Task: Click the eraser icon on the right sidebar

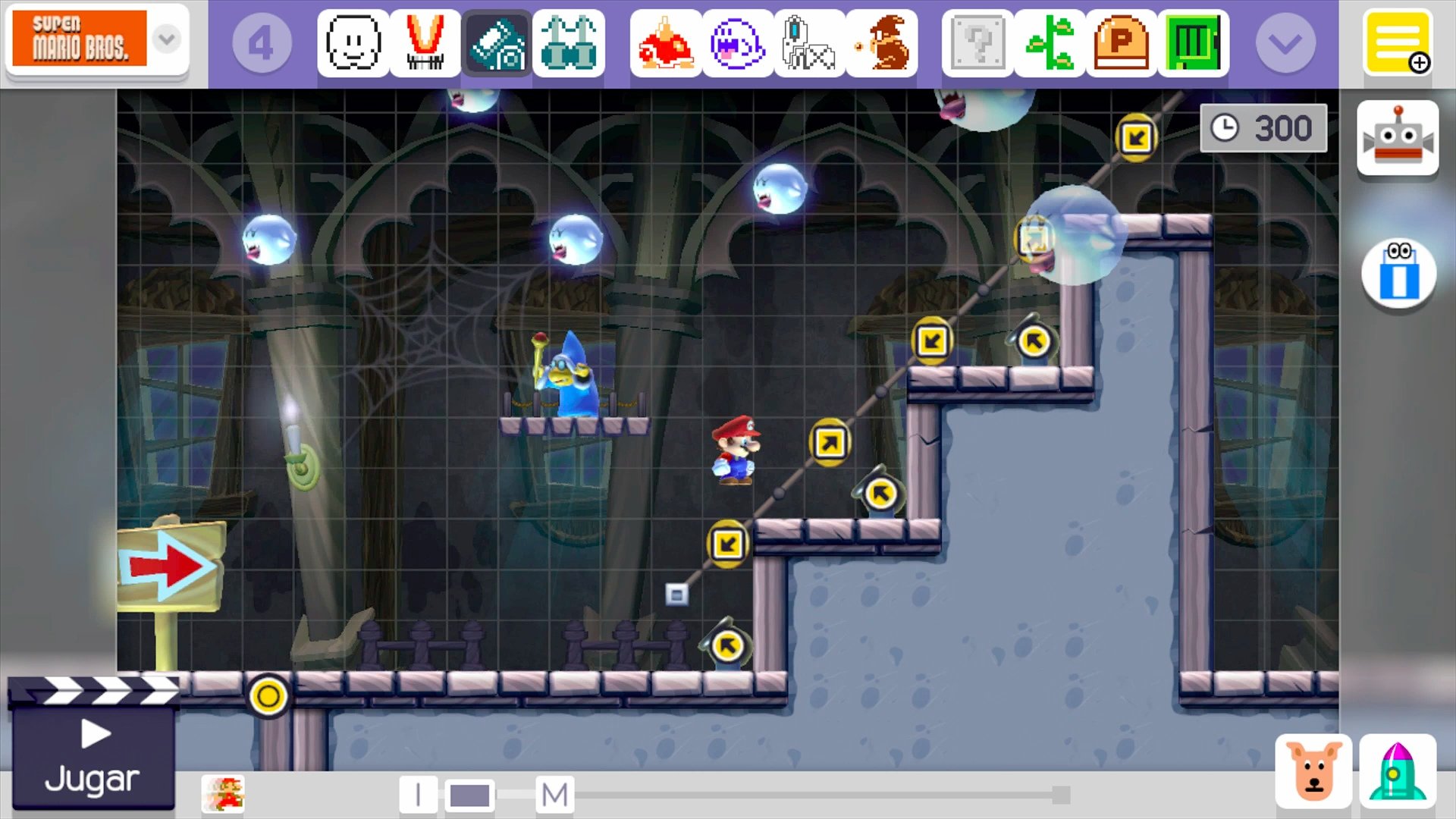Action: [x=1398, y=273]
